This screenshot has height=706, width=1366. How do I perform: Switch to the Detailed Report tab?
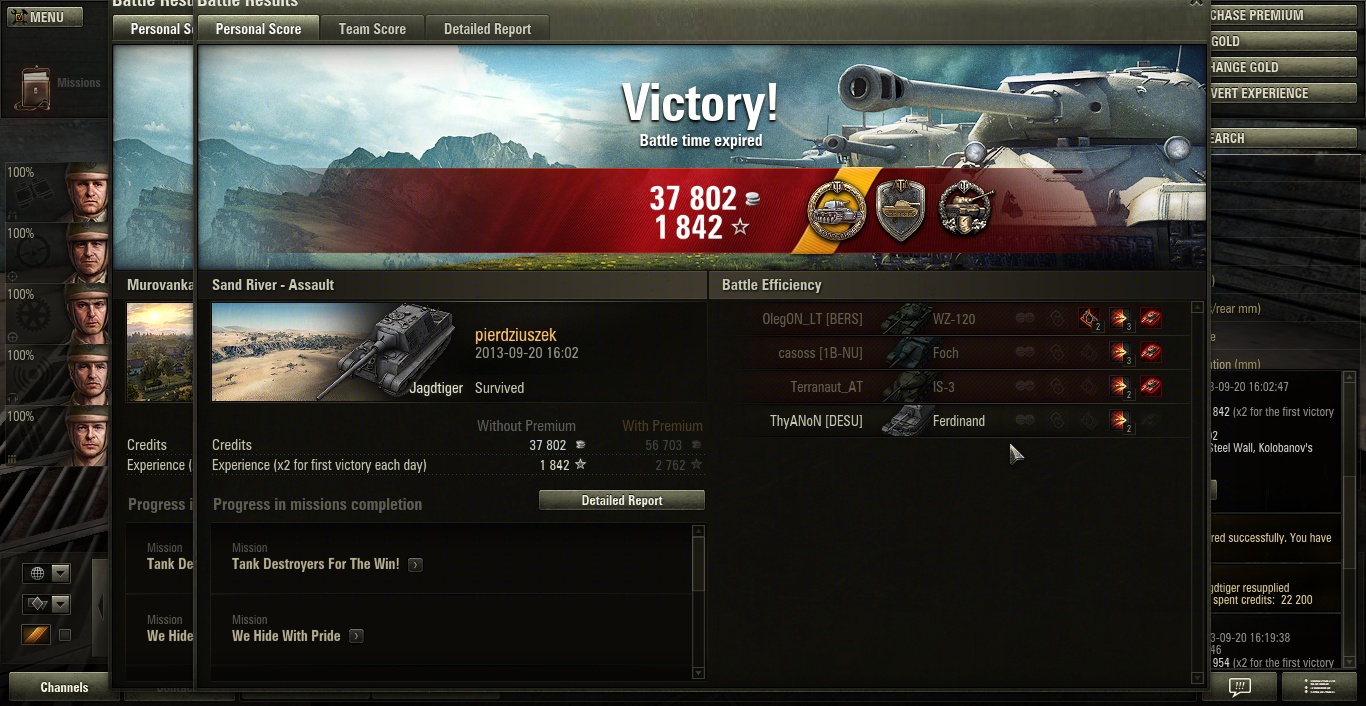tap(487, 29)
